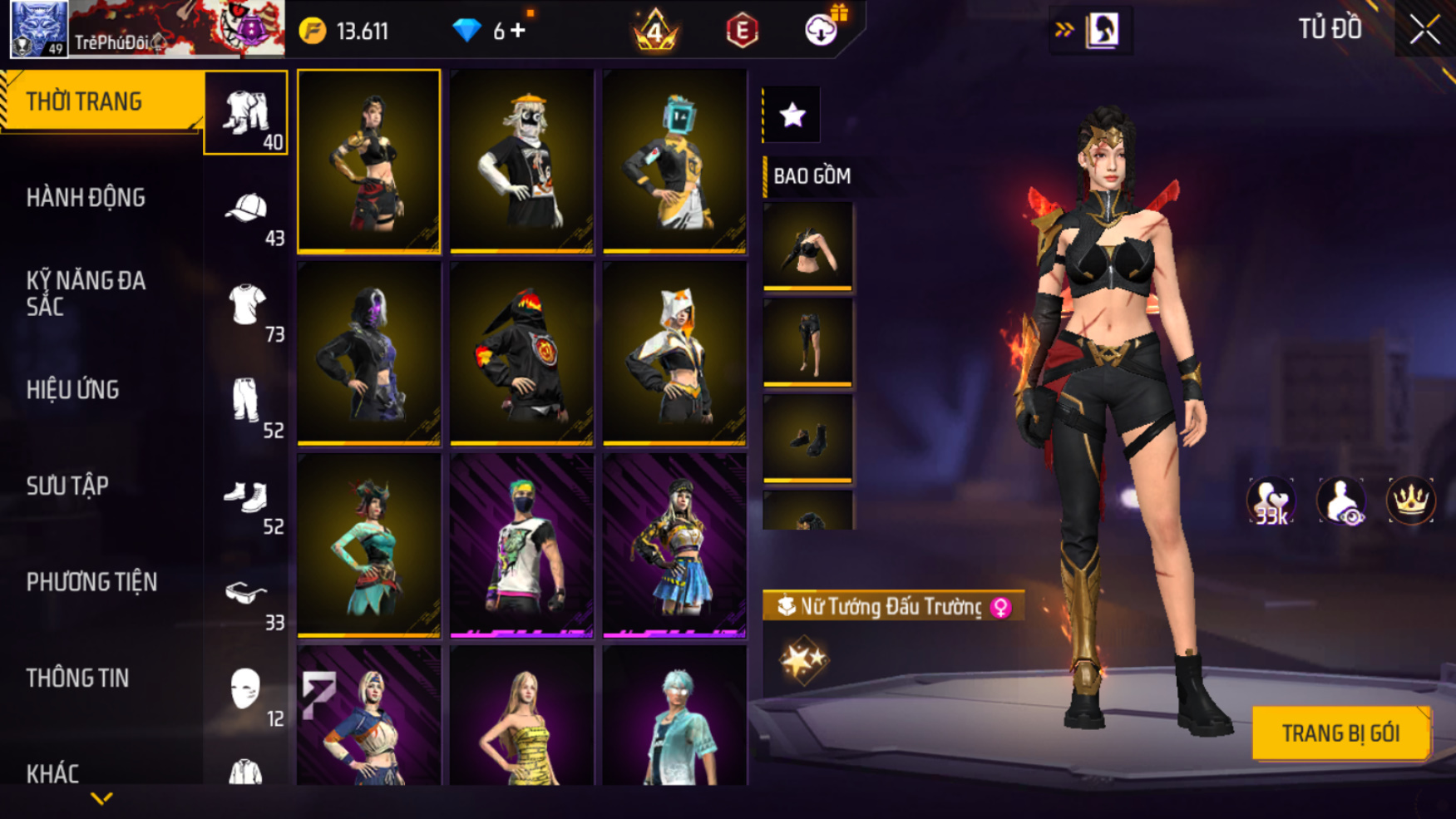Open the HÀNH ĐỘNG category
The image size is (1456, 819).
(86, 198)
